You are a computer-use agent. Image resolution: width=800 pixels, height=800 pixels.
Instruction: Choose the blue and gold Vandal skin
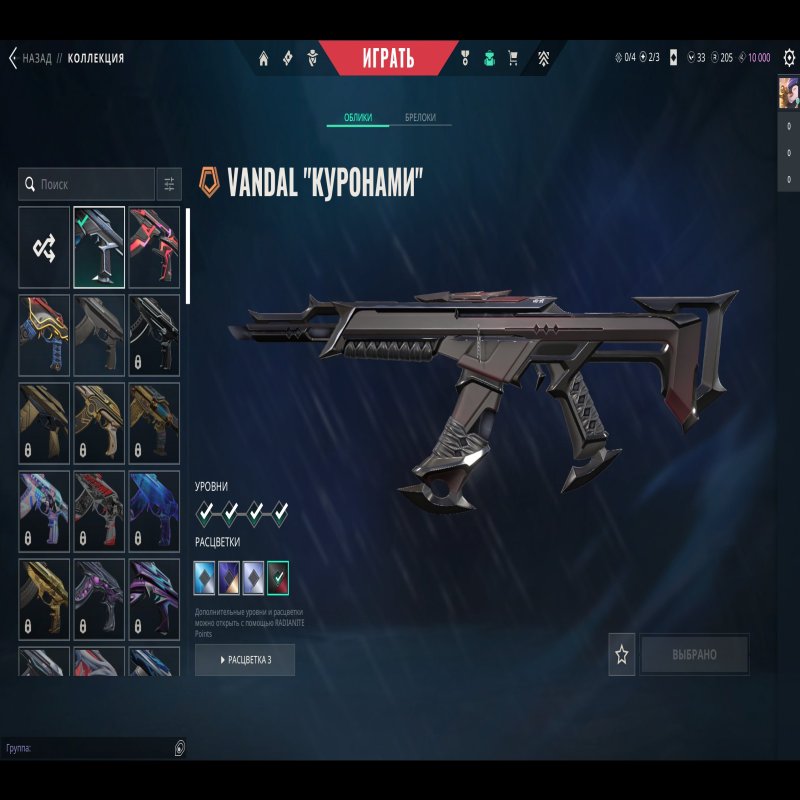tap(44, 335)
